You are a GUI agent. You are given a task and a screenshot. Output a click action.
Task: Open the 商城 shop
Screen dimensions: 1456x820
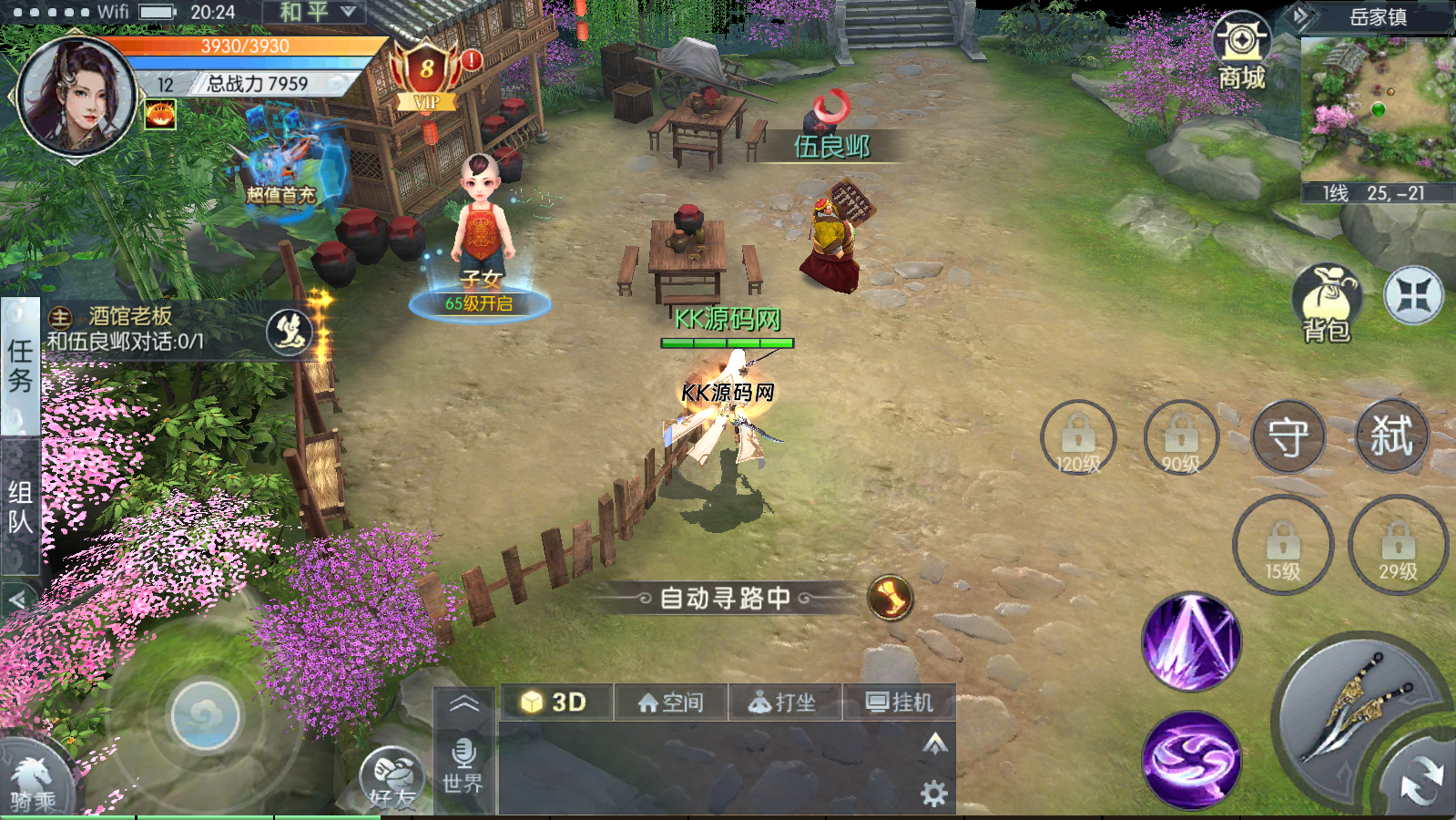pyautogui.click(x=1241, y=50)
